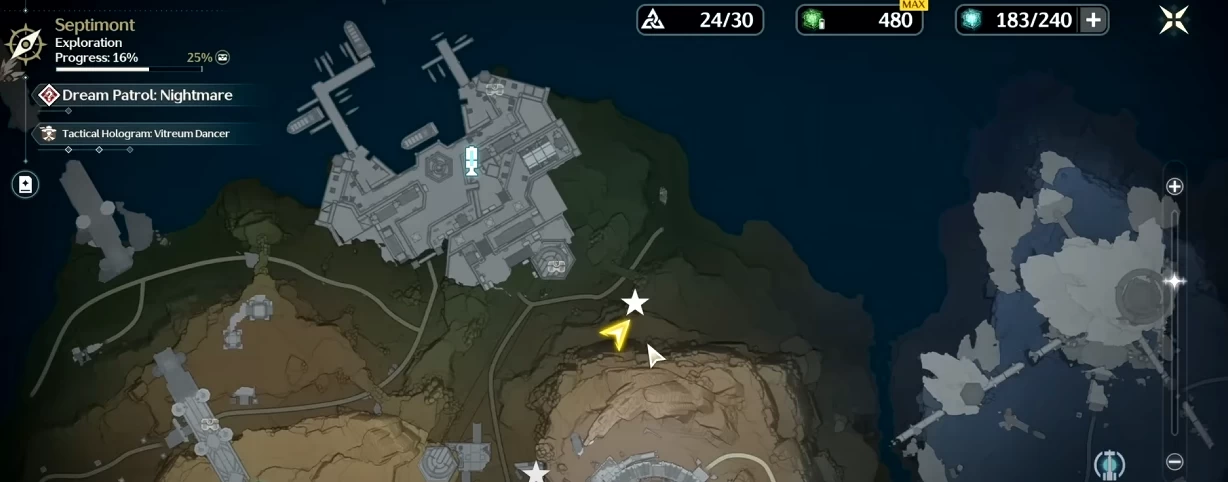Open the Waveplate 24/30 counter

pos(700,20)
